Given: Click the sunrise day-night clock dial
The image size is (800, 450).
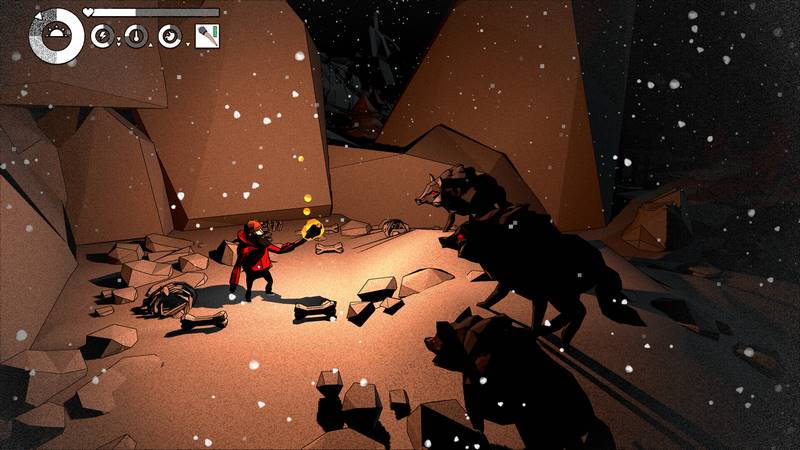Looking at the screenshot, I should (56, 36).
